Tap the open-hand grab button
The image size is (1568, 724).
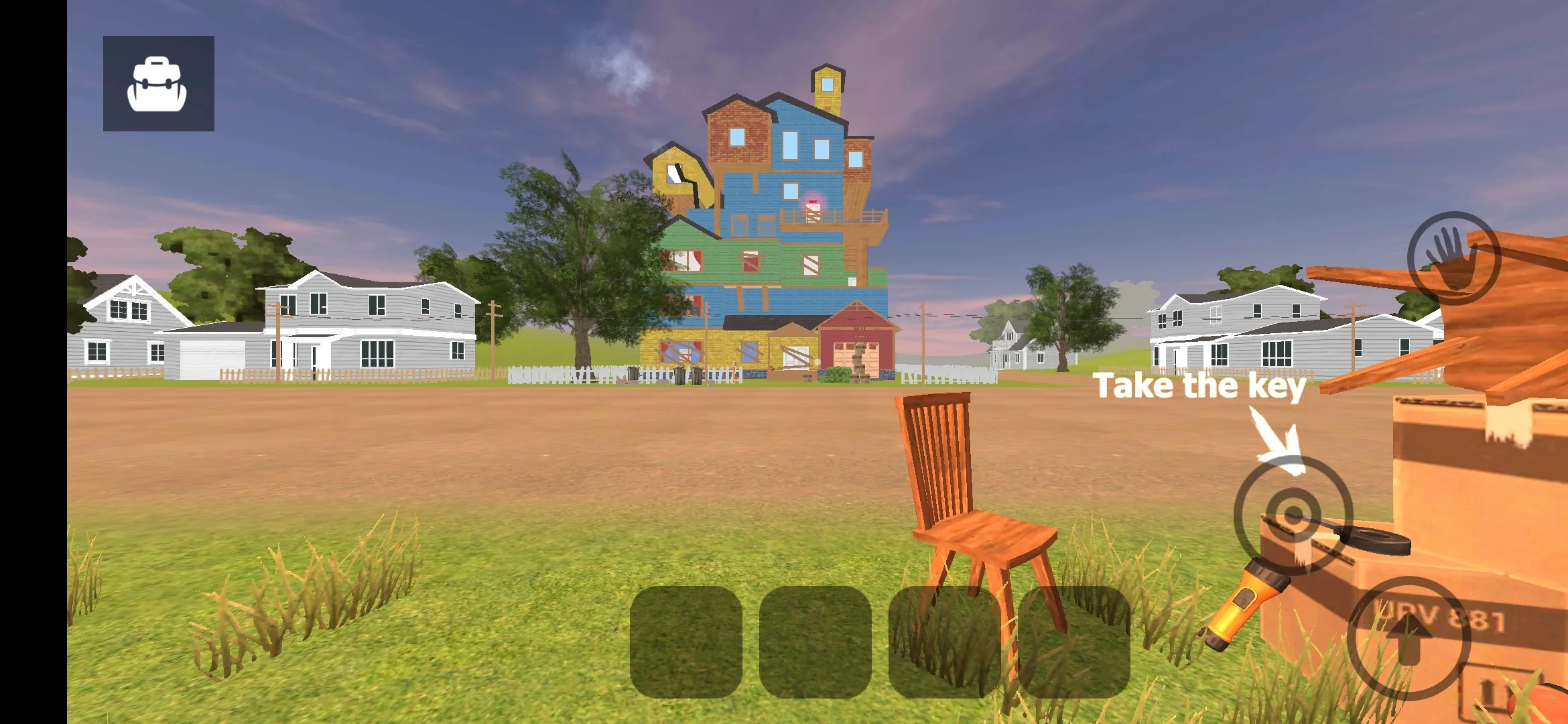(1453, 258)
